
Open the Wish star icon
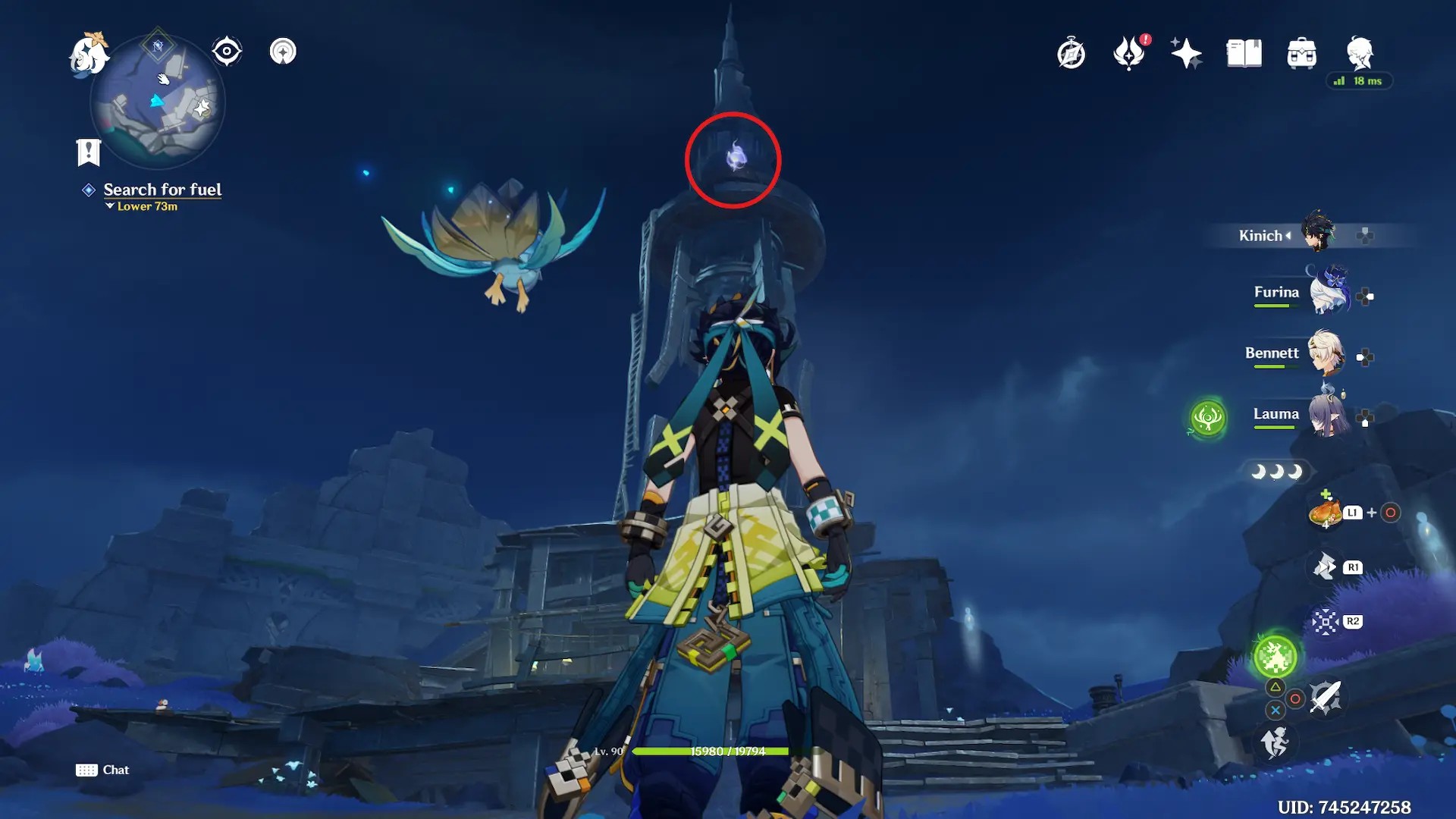[x=1186, y=54]
